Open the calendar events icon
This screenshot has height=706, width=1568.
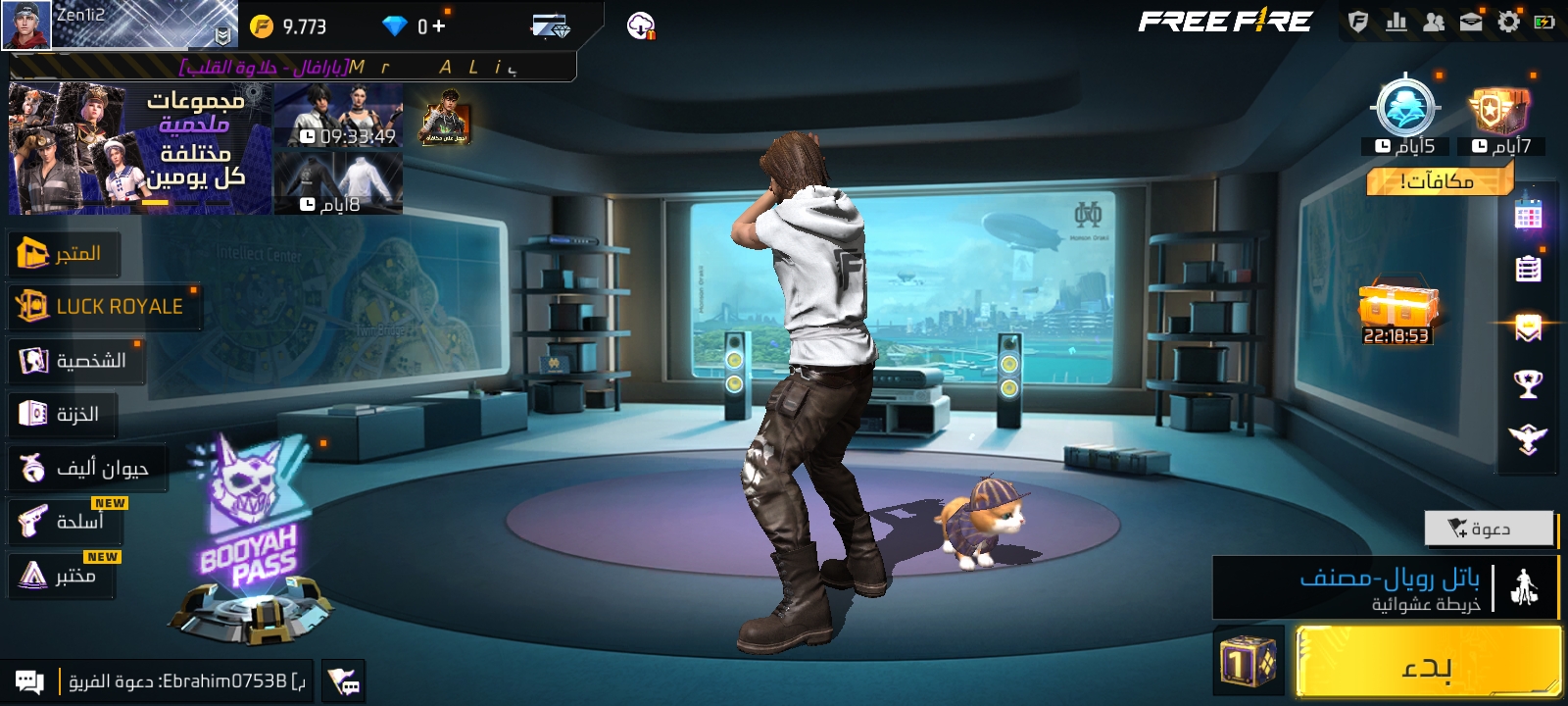[1528, 214]
